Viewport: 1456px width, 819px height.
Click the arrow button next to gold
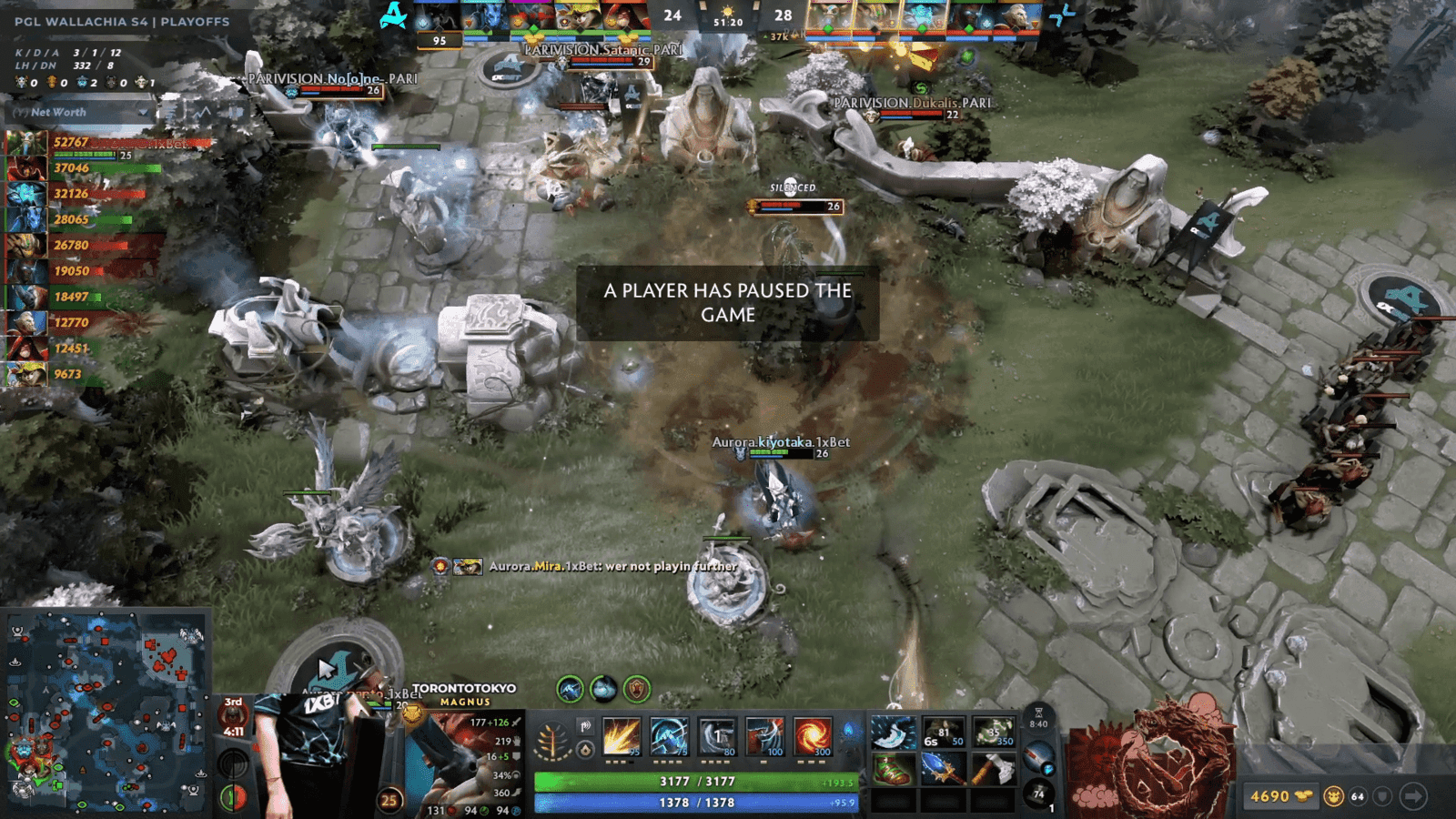click(1413, 796)
